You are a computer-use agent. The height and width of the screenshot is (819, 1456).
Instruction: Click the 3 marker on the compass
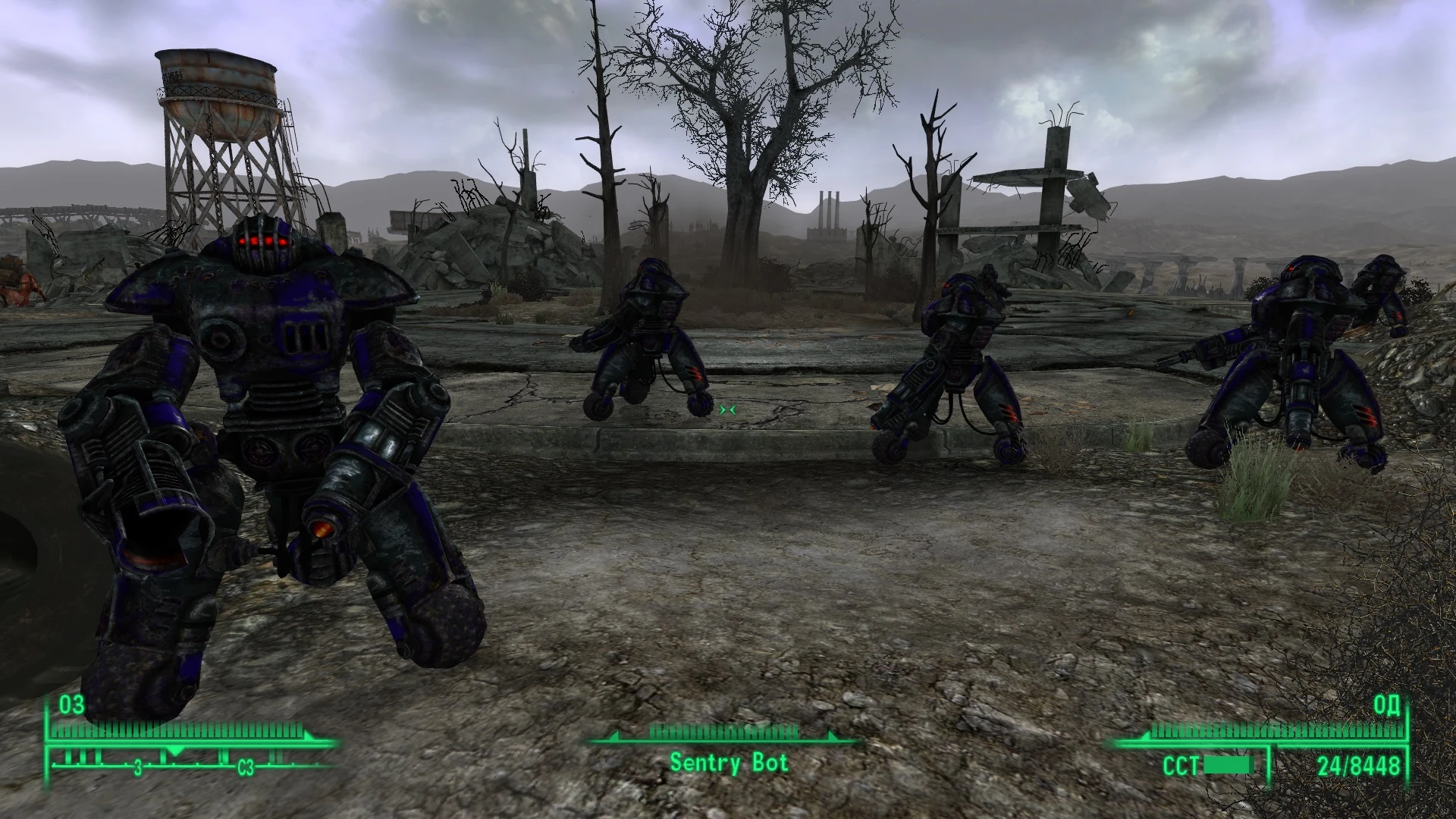138,767
